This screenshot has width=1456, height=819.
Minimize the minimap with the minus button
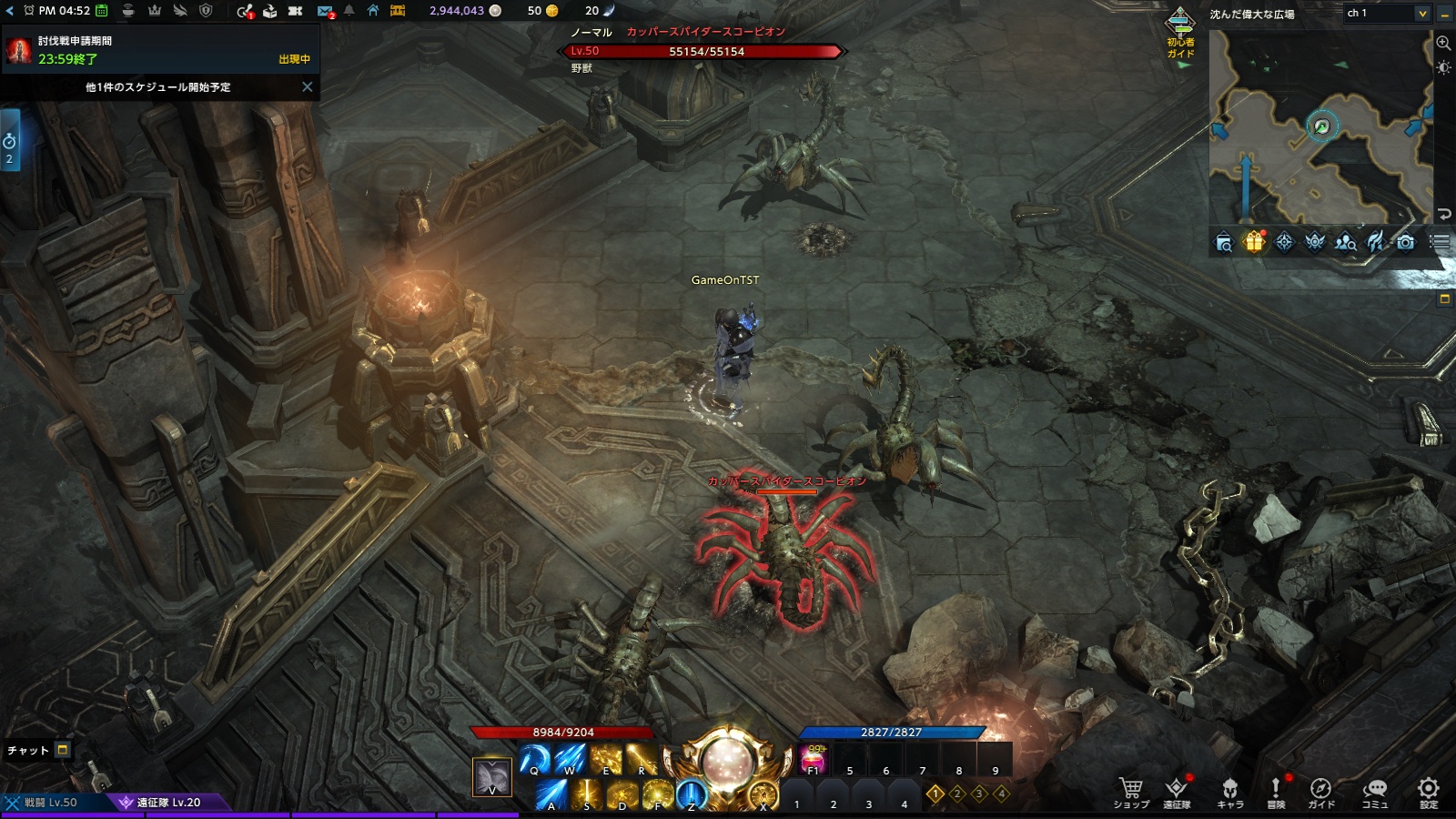pos(1445,14)
